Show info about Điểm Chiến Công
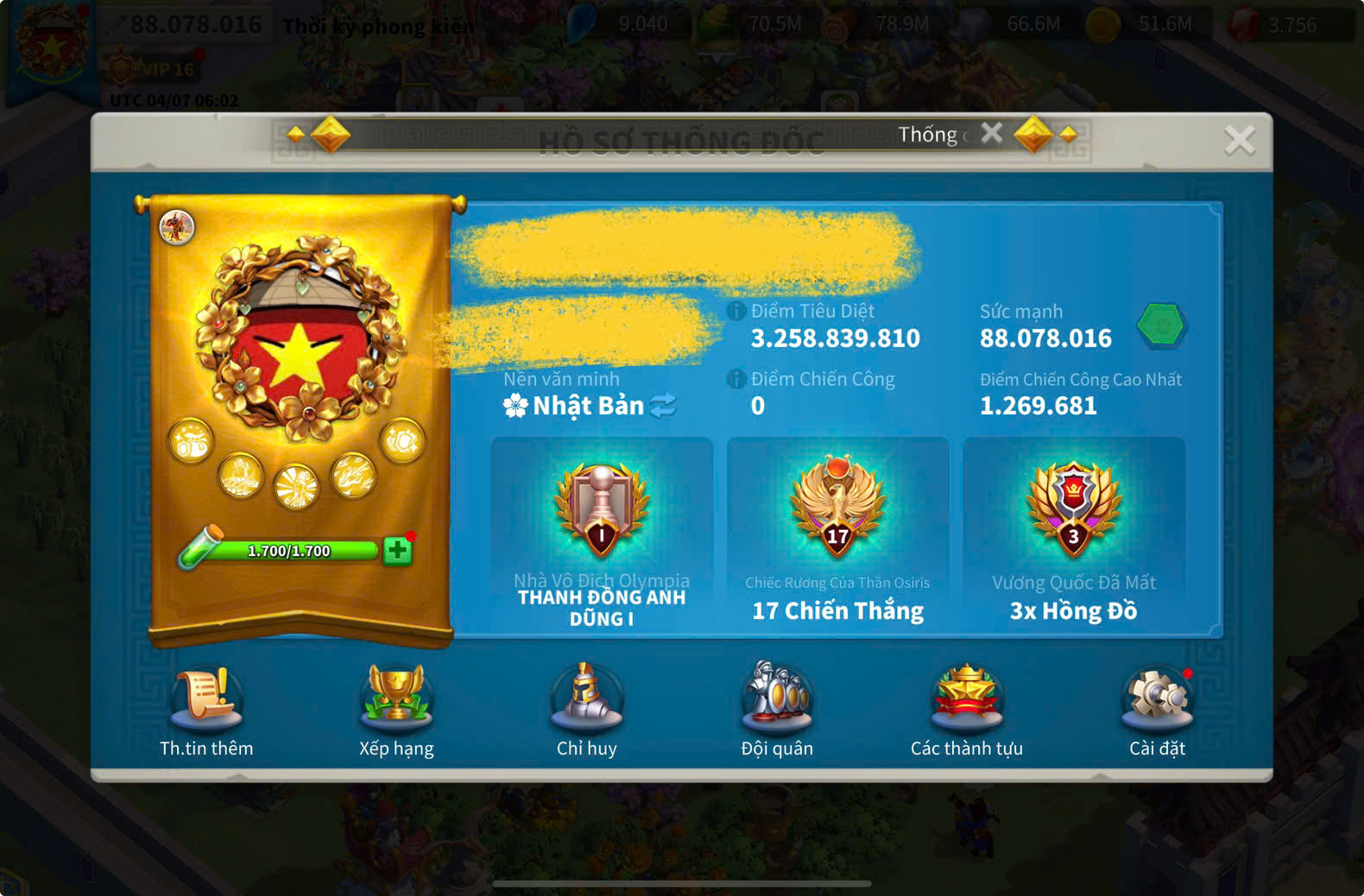 click(x=736, y=379)
